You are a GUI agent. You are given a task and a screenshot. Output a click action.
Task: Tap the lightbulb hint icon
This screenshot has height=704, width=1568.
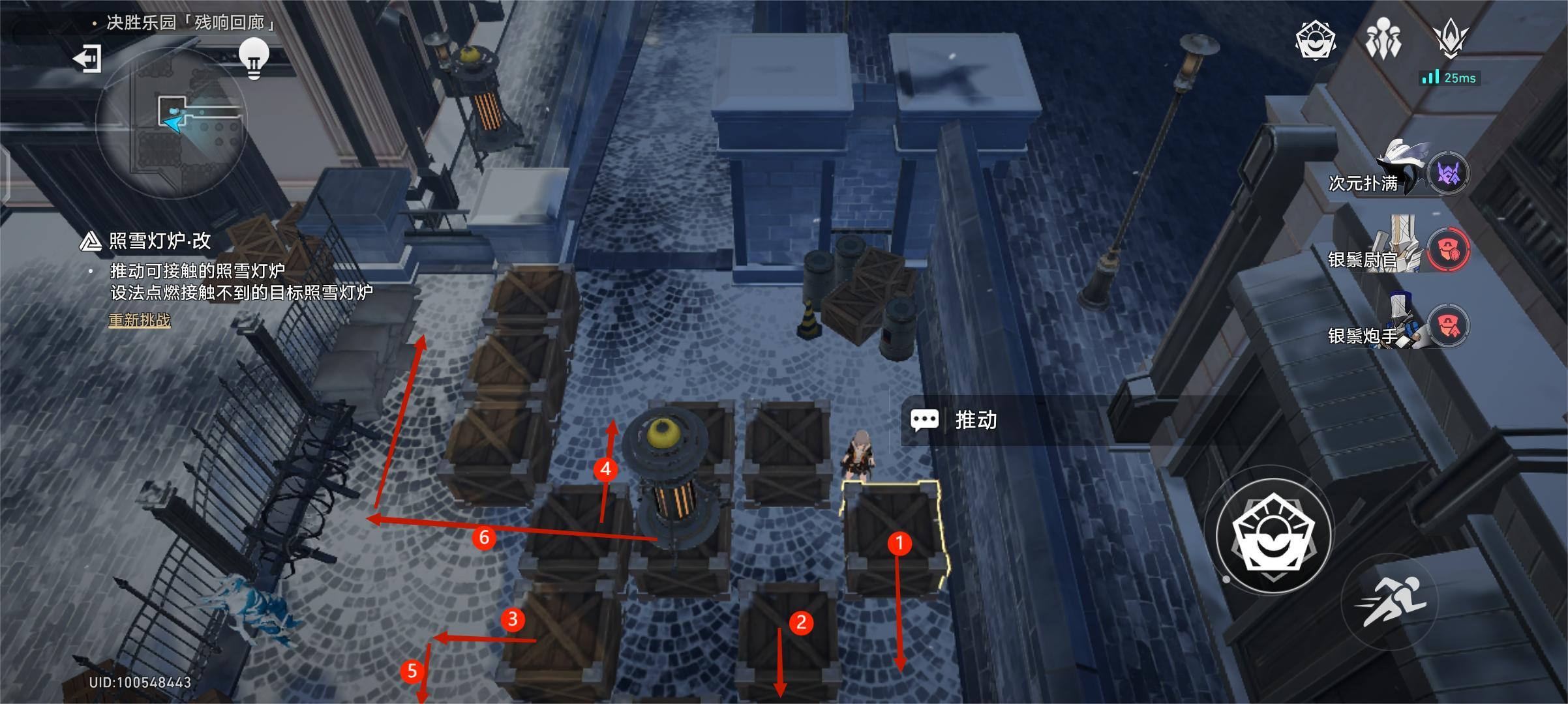pyautogui.click(x=254, y=57)
